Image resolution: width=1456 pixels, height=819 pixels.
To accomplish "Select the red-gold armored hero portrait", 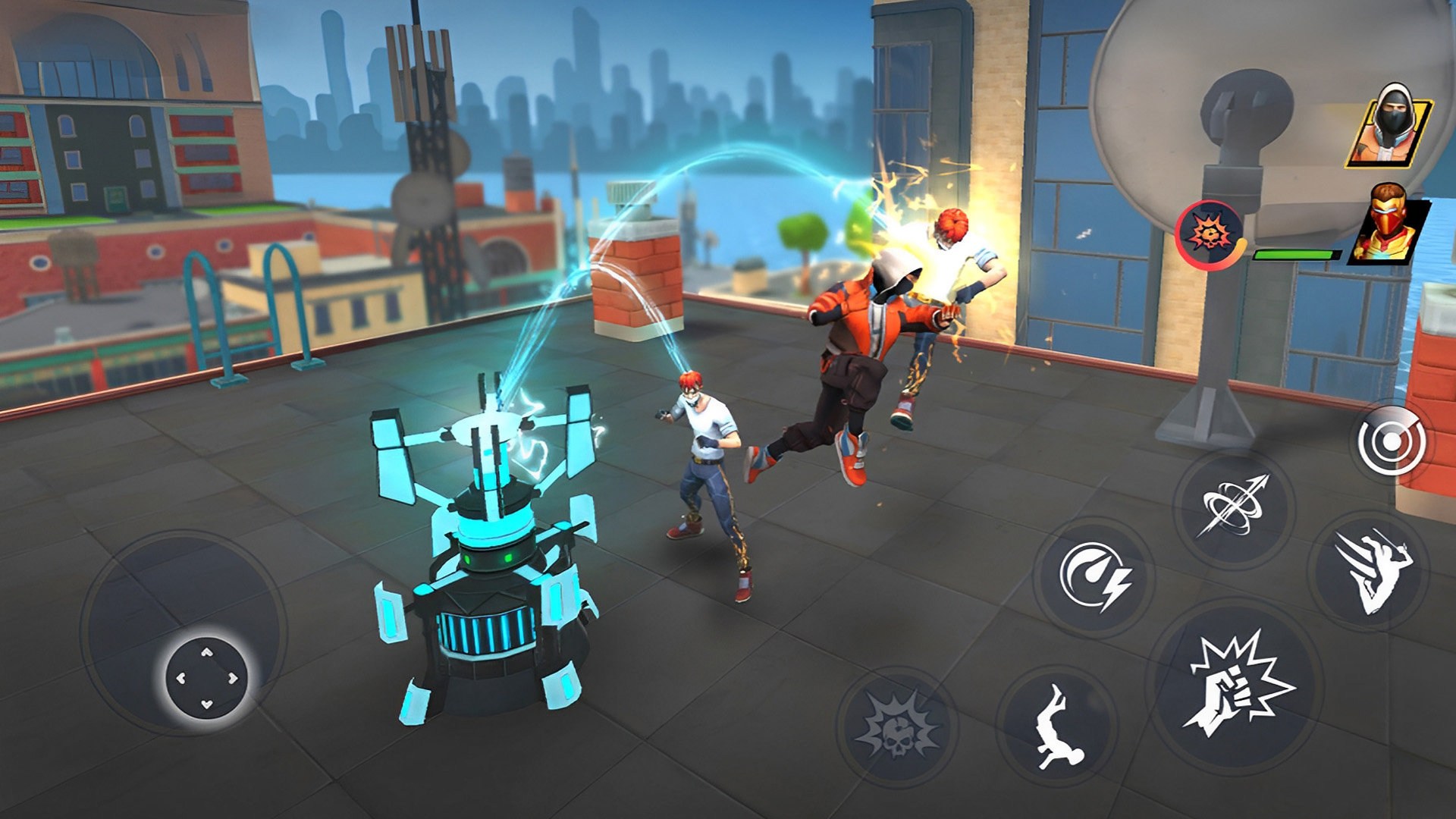I will 1387,224.
